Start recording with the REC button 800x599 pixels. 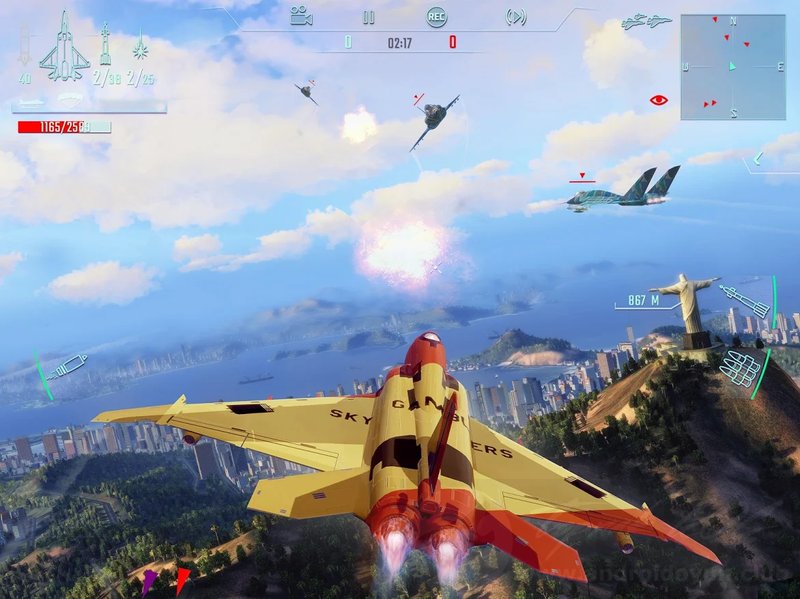436,16
